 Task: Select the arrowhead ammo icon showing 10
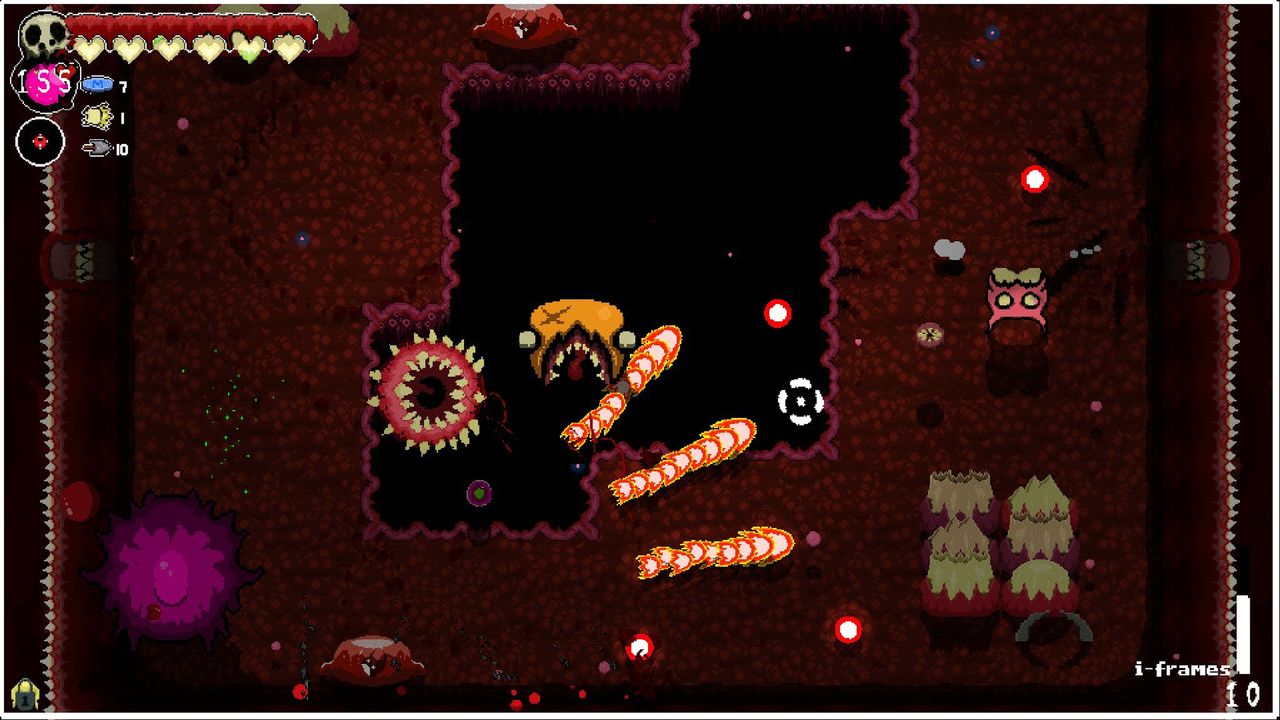pos(97,146)
